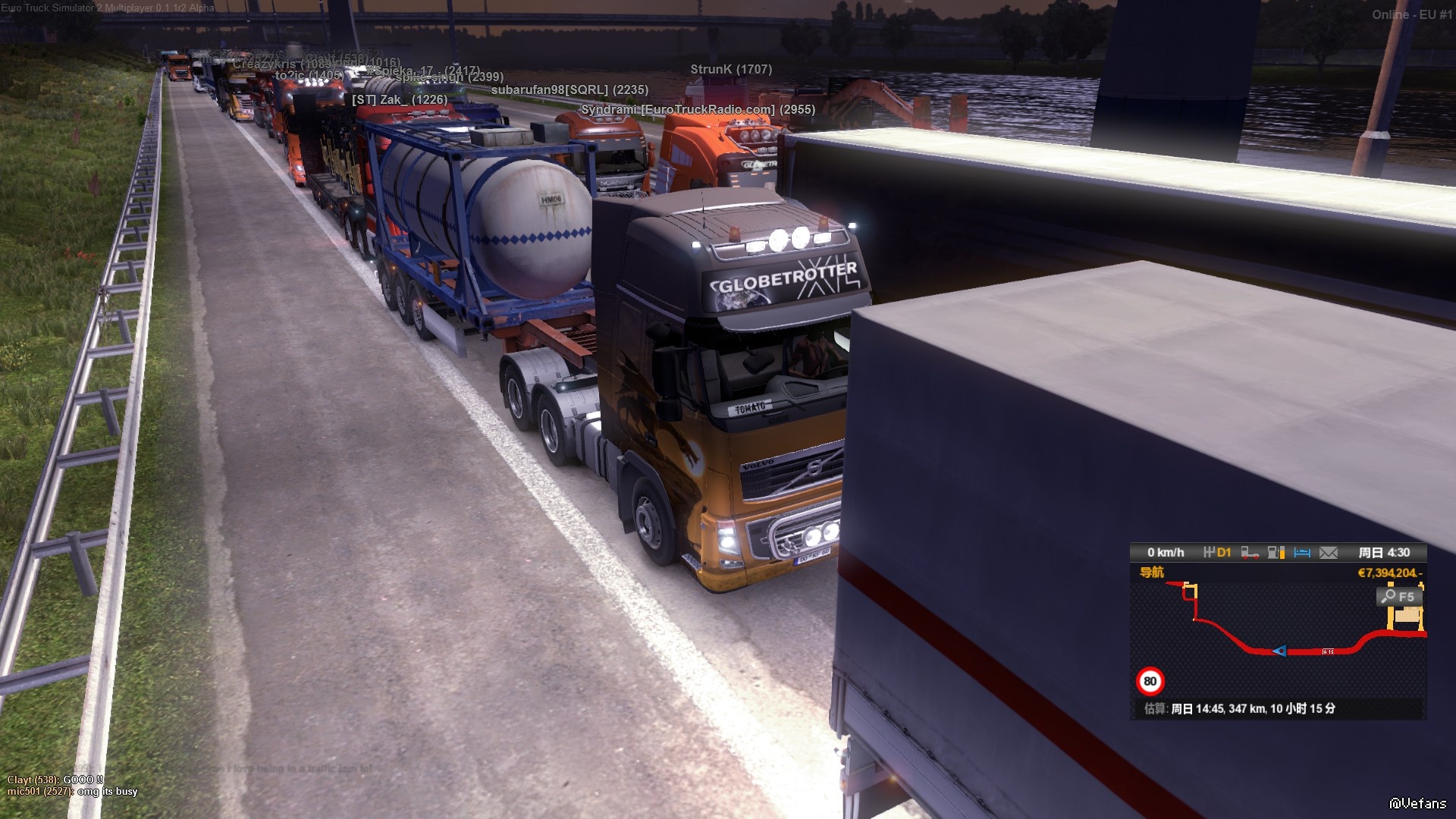This screenshot has width=1456, height=819.
Task: Click the magnifier zoom control on the advisor
Action: [1397, 597]
